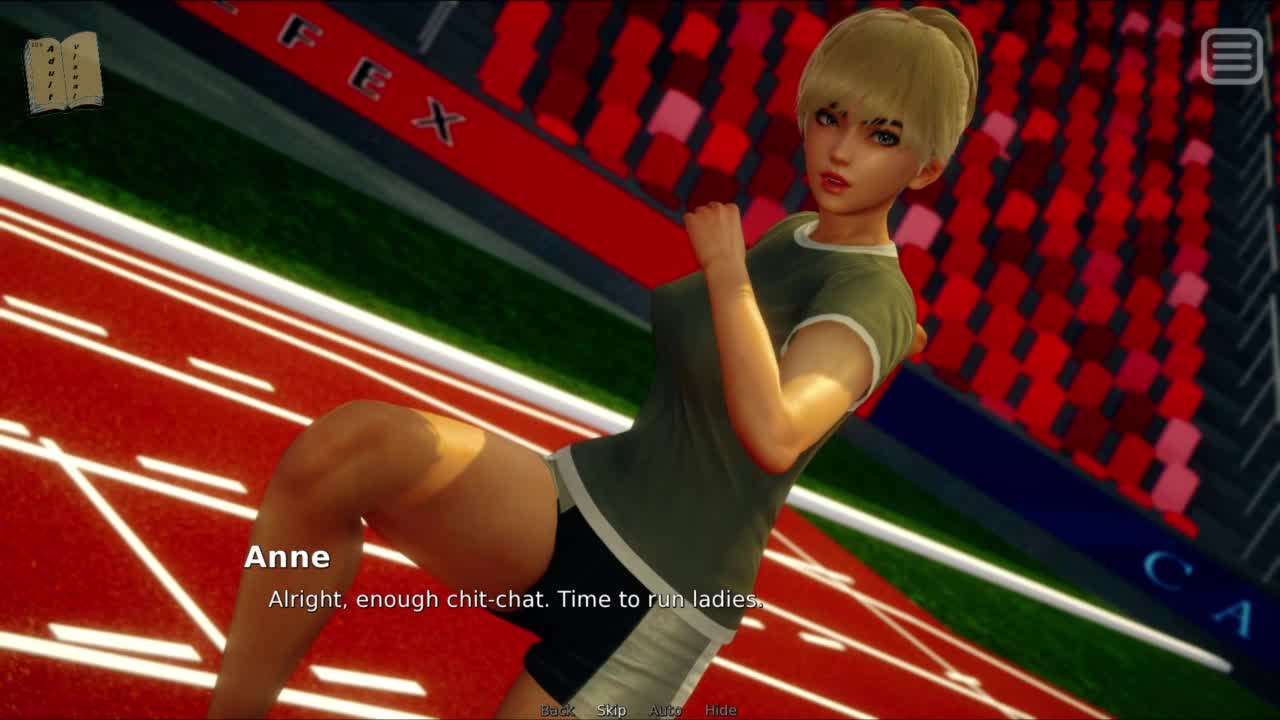Hide the dialogue interface
Viewport: 1280px width, 720px height.
[x=720, y=710]
